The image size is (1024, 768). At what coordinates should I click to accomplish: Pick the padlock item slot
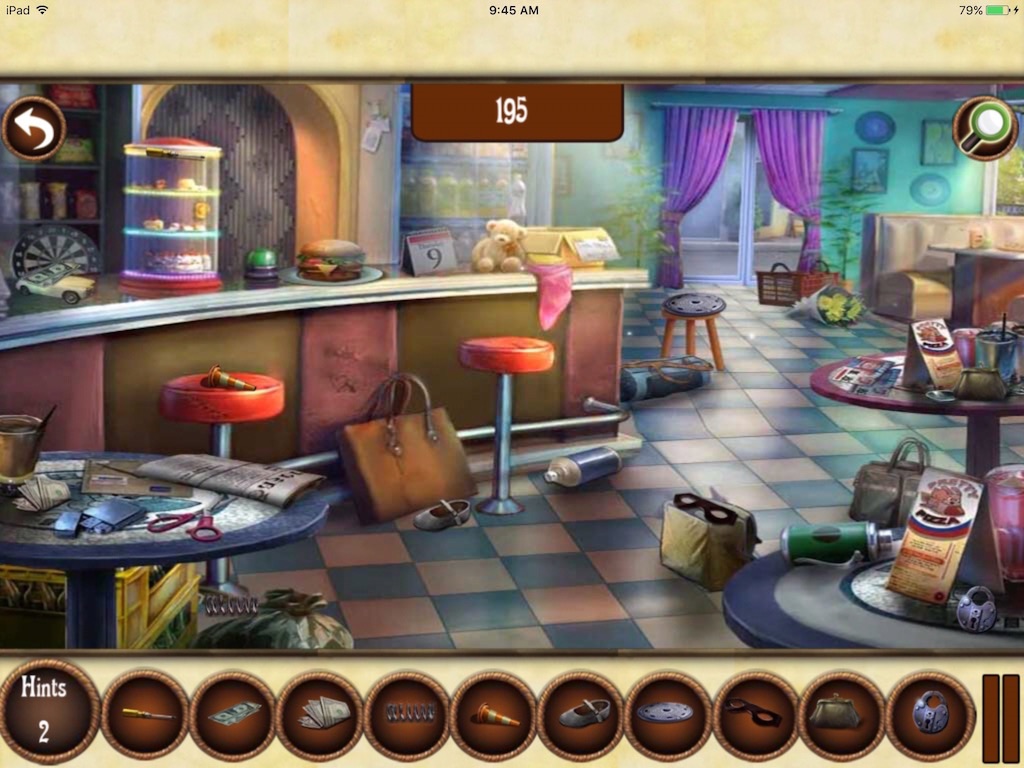tap(930, 714)
